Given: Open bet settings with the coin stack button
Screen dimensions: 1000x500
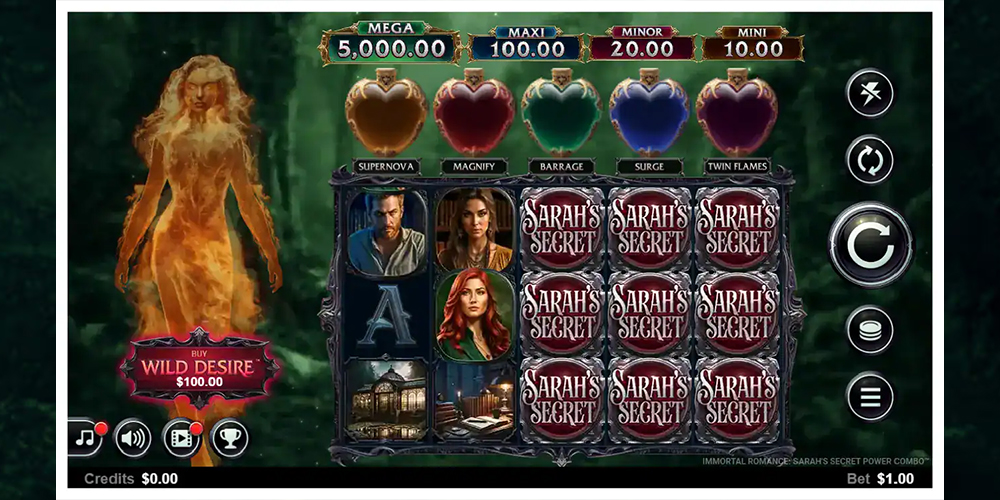Looking at the screenshot, I should (x=870, y=330).
